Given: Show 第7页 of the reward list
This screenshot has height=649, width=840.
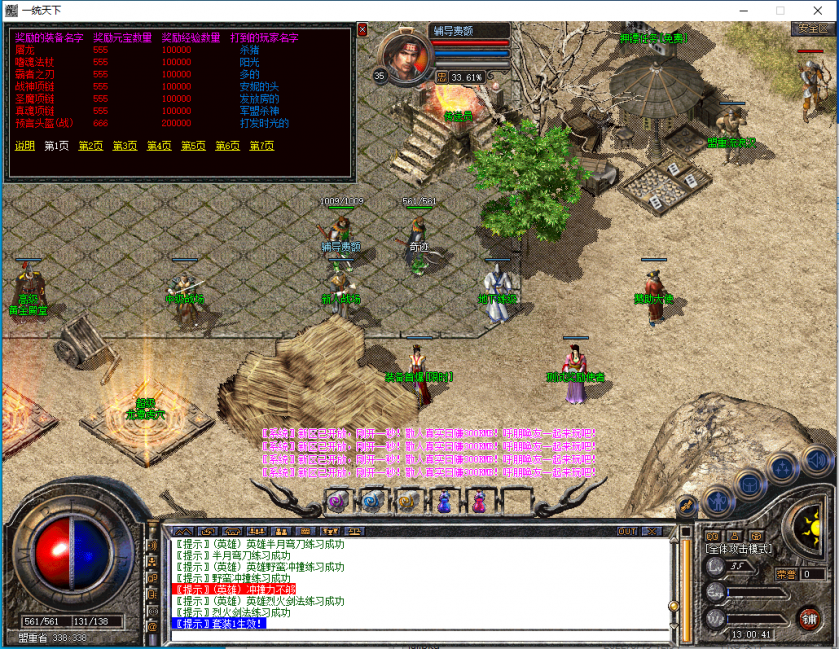Looking at the screenshot, I should tap(261, 146).
